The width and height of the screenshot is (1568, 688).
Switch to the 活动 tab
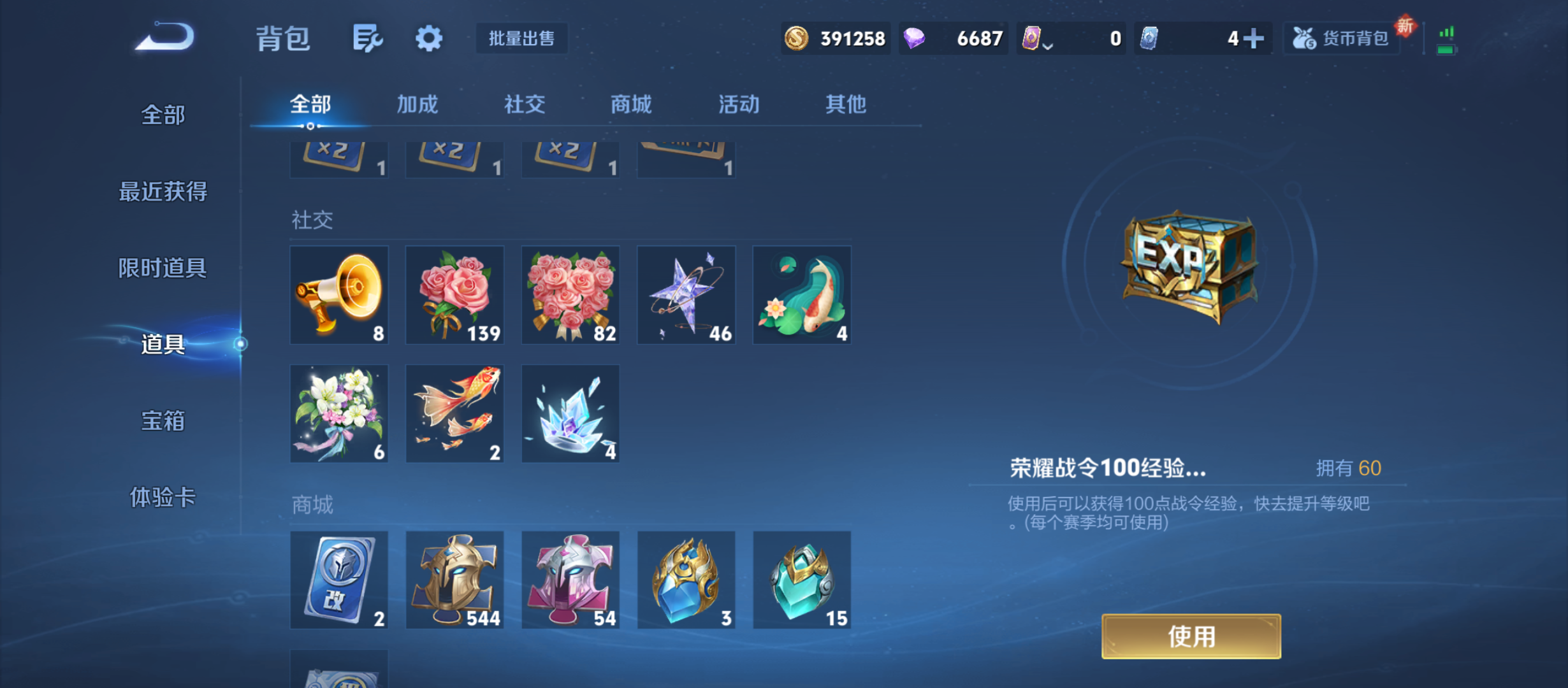pyautogui.click(x=737, y=104)
